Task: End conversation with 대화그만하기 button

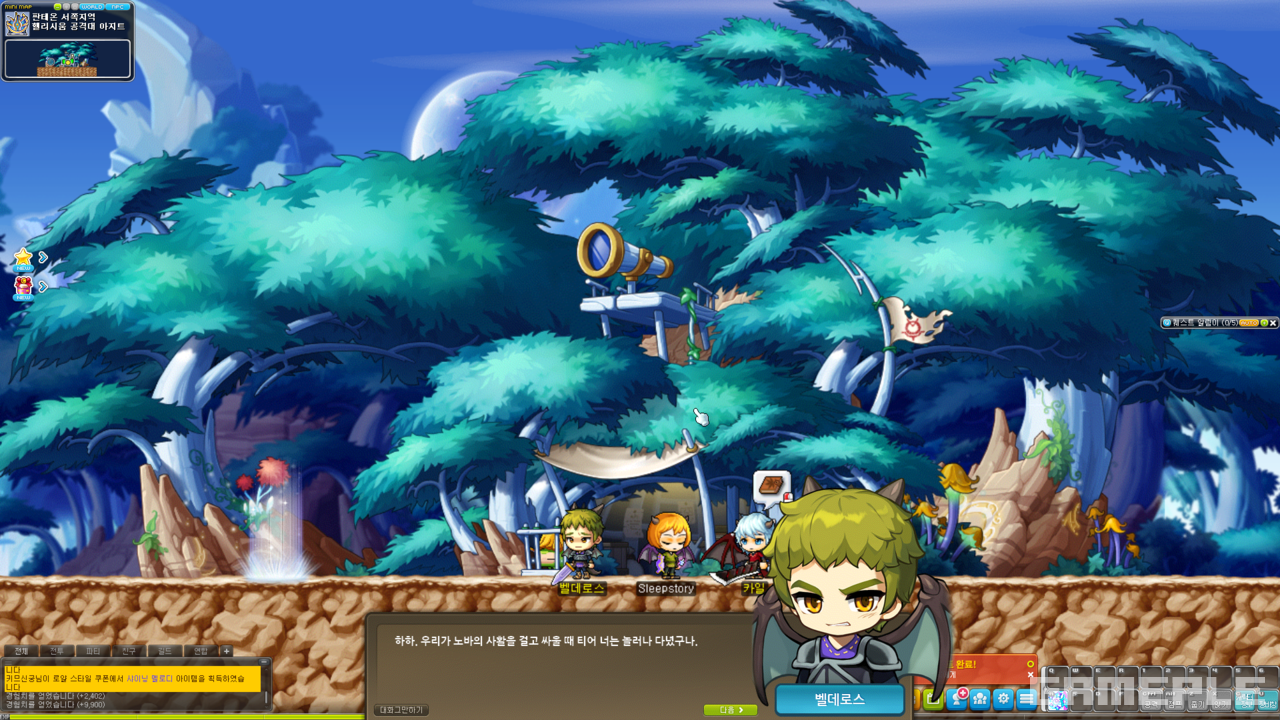Action: tap(401, 710)
